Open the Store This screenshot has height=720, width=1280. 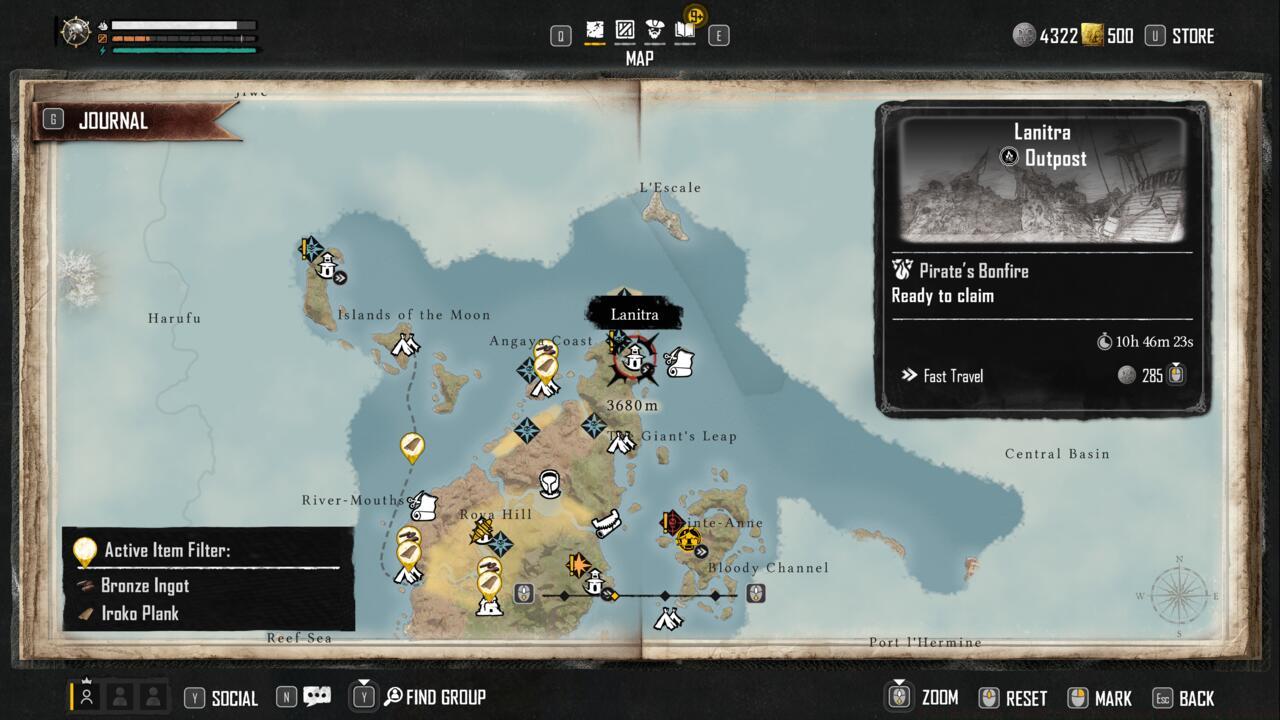(1194, 35)
